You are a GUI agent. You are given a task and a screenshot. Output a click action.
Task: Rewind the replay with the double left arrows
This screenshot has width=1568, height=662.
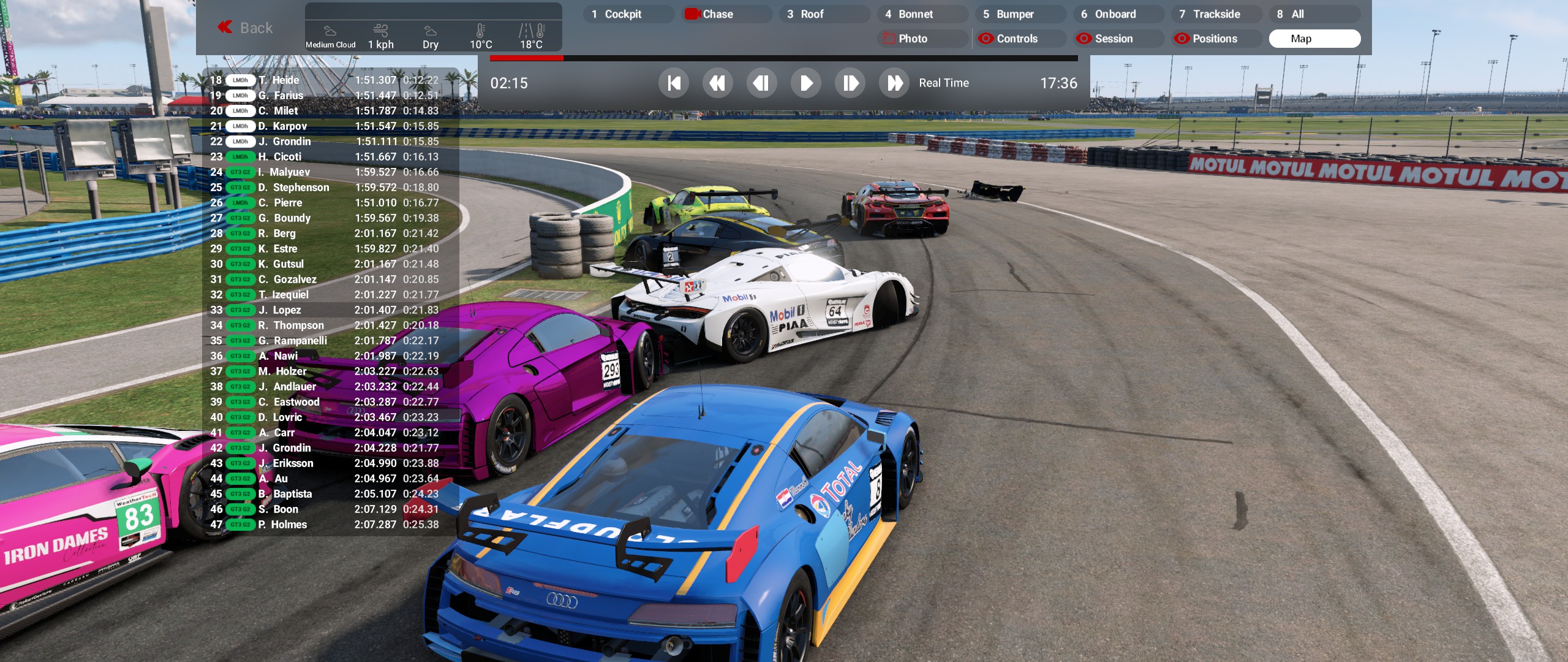coord(718,83)
